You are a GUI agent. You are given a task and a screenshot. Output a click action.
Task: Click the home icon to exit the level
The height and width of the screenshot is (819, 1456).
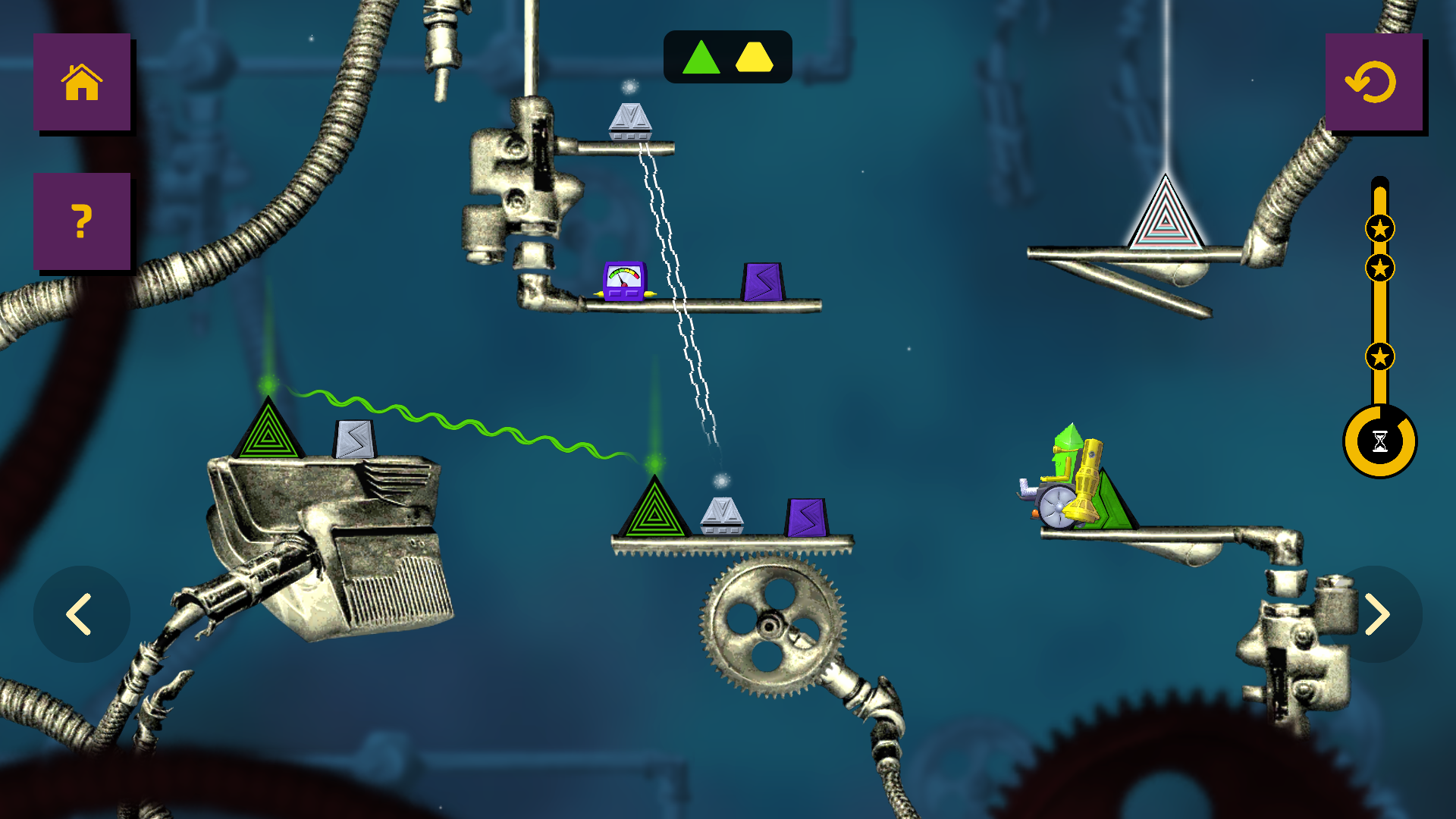click(x=81, y=83)
